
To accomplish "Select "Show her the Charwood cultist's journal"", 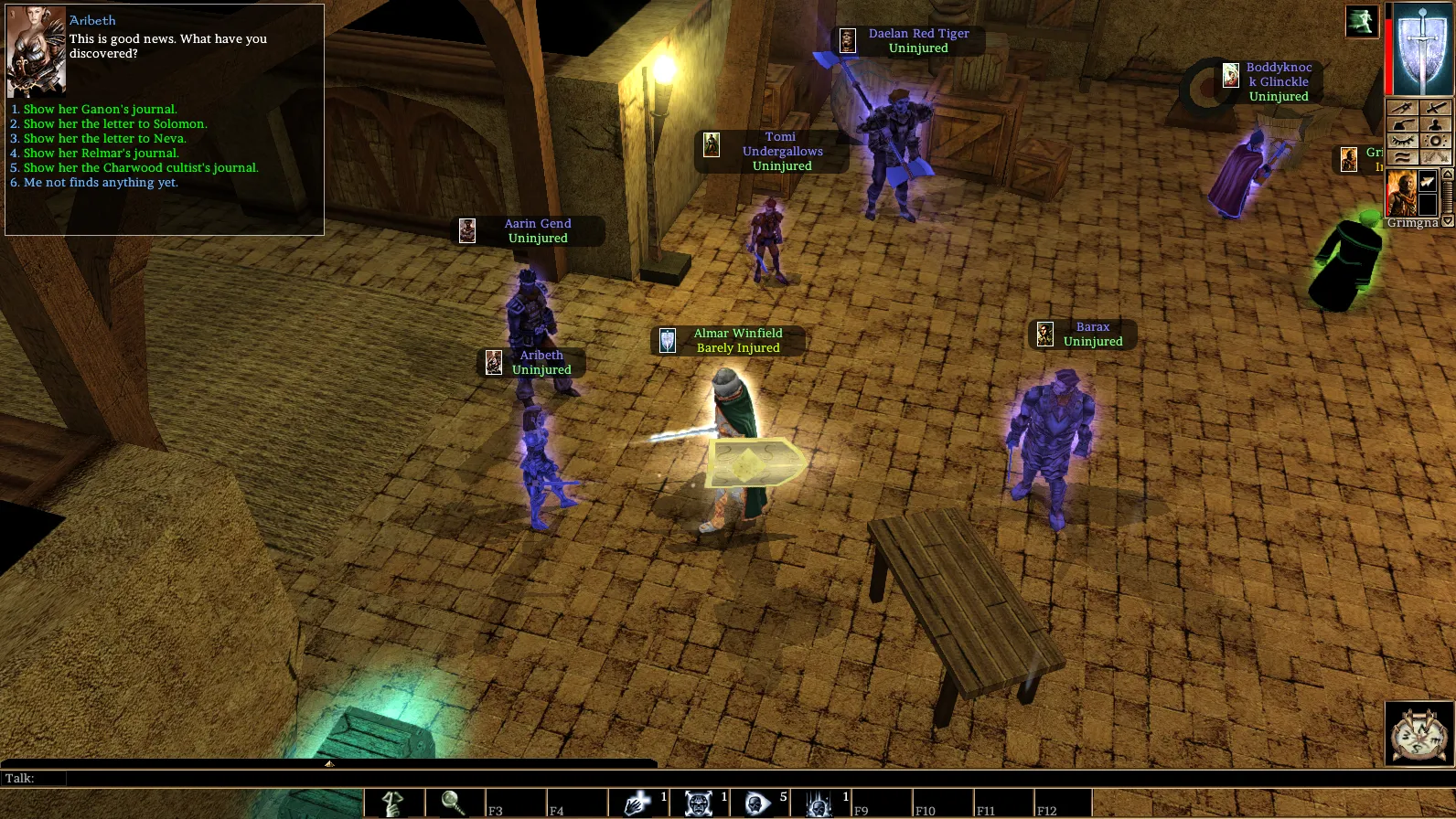I will (140, 168).
